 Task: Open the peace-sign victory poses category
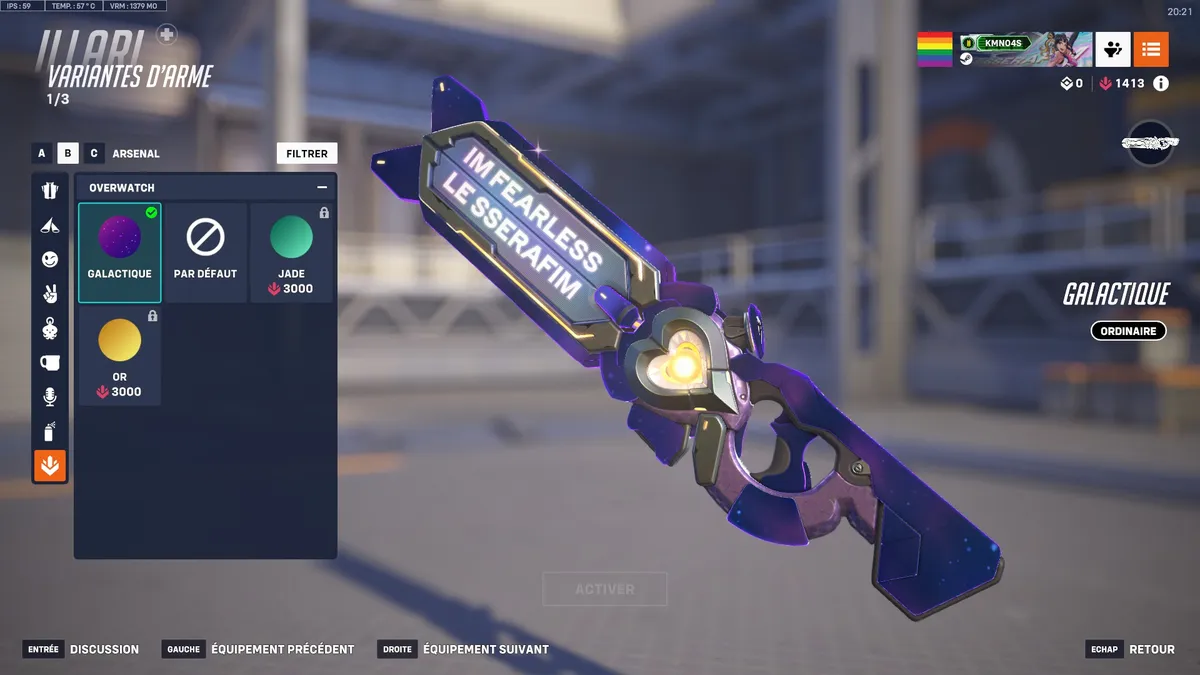tap(50, 294)
